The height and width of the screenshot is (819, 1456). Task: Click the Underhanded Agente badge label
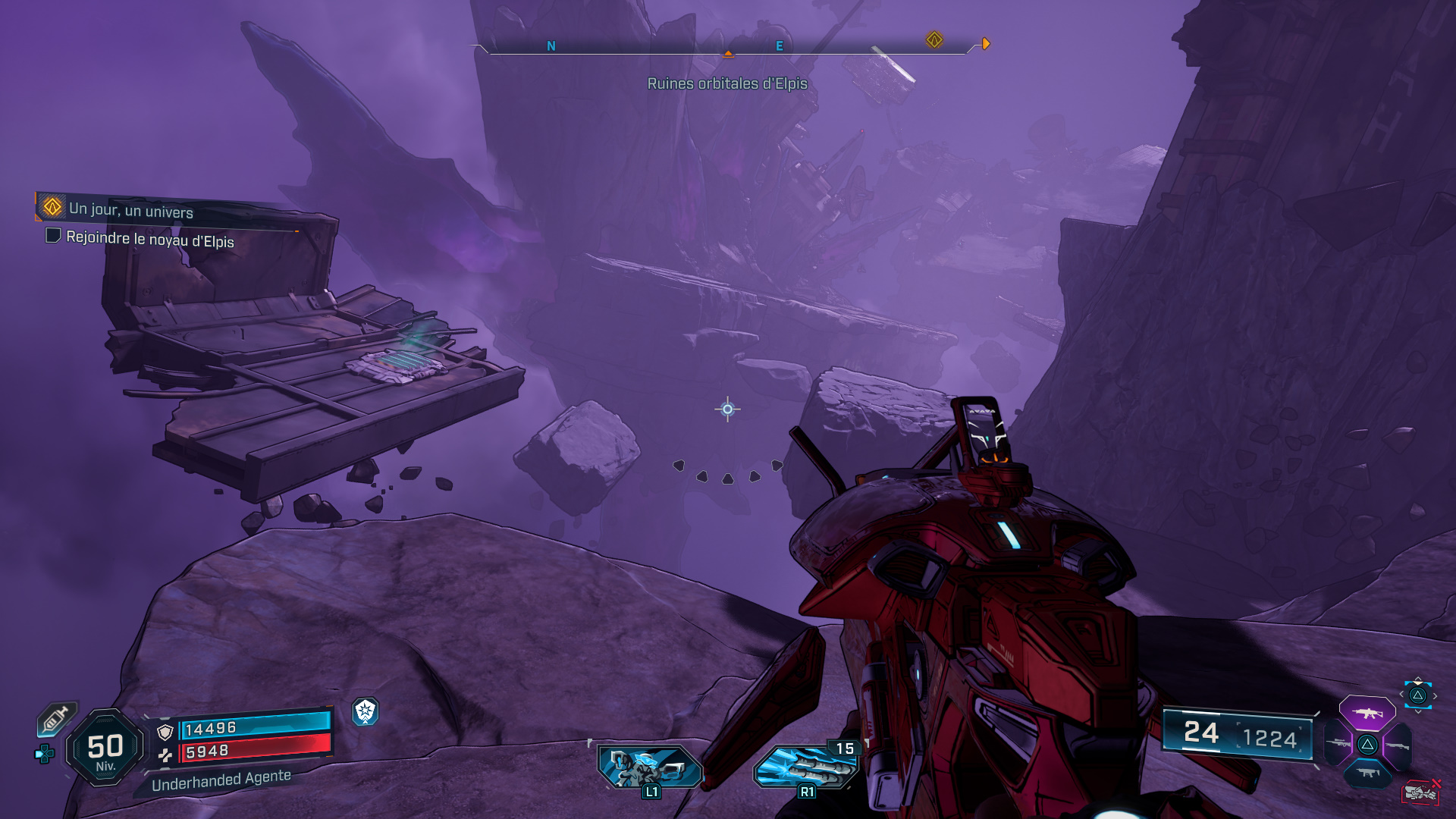pos(221,778)
